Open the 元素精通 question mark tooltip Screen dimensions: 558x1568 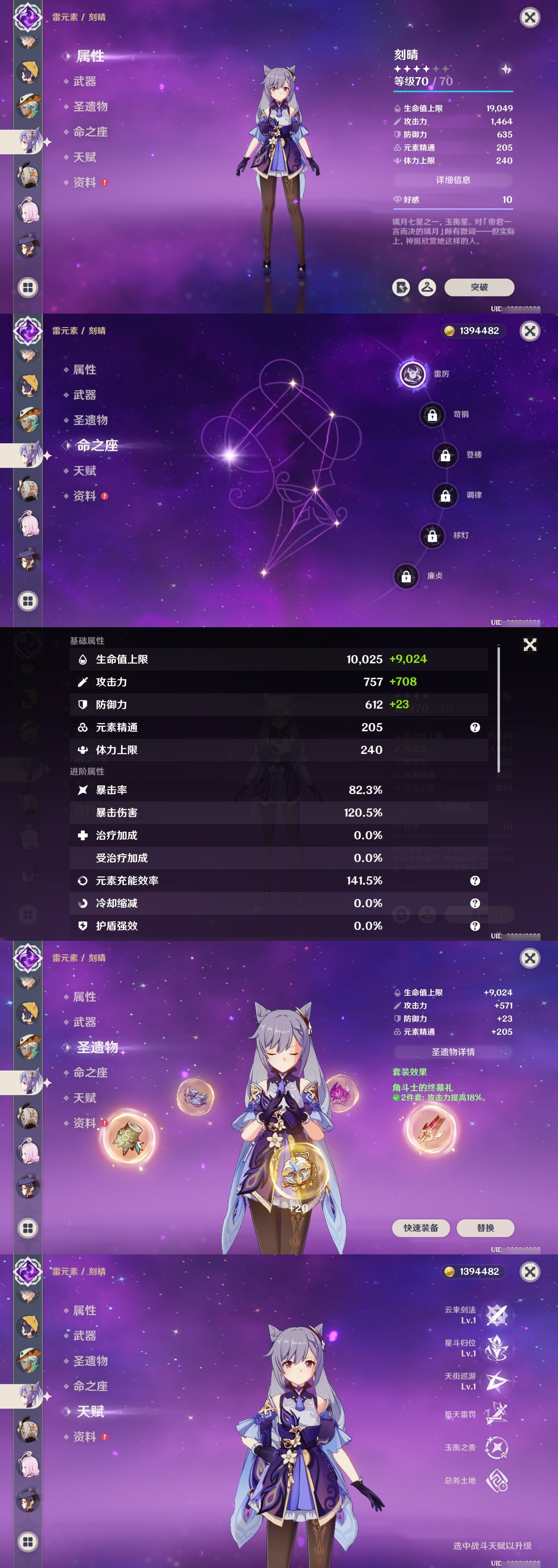point(474,727)
